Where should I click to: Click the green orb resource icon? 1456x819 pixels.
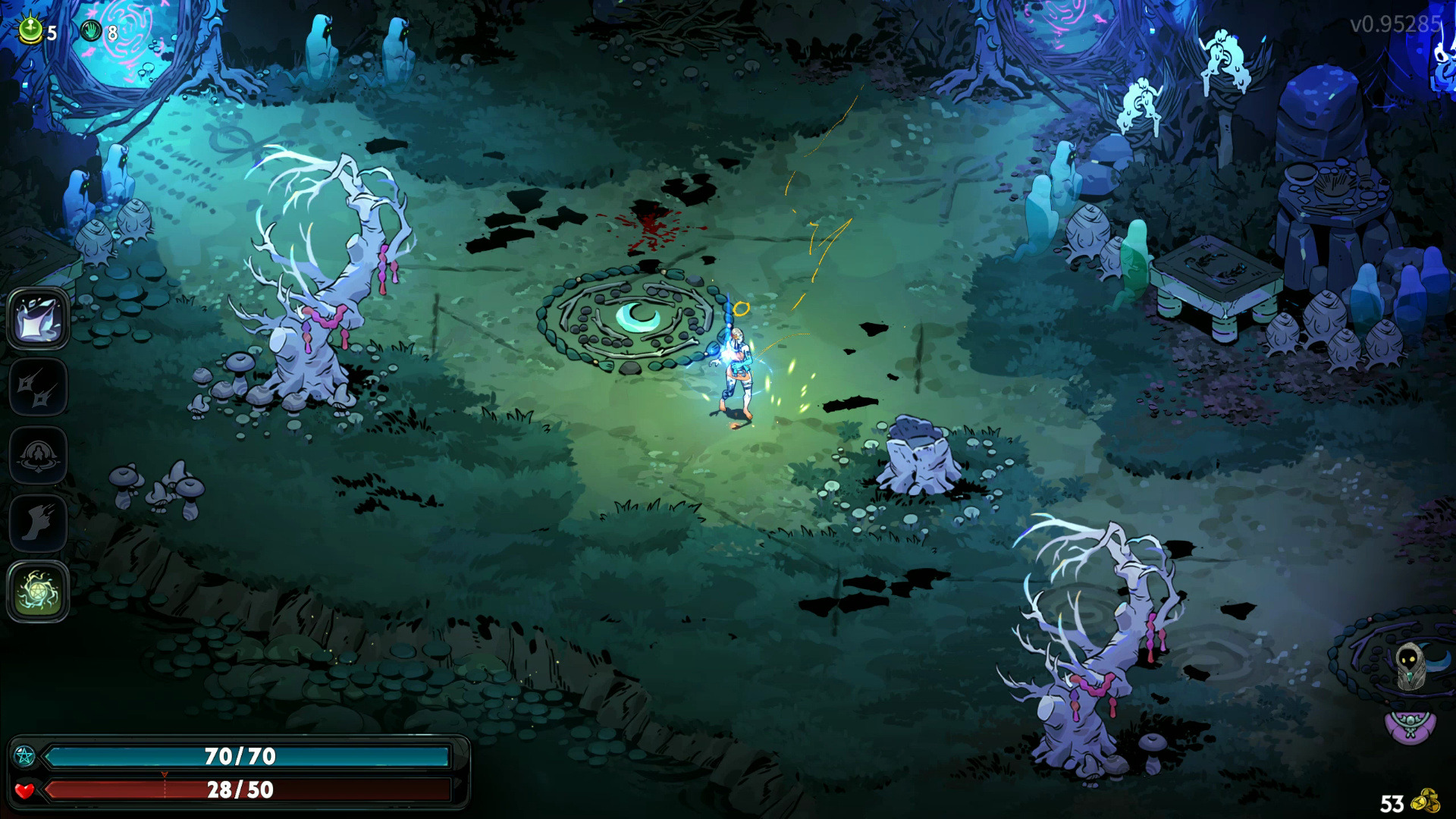pos(30,30)
